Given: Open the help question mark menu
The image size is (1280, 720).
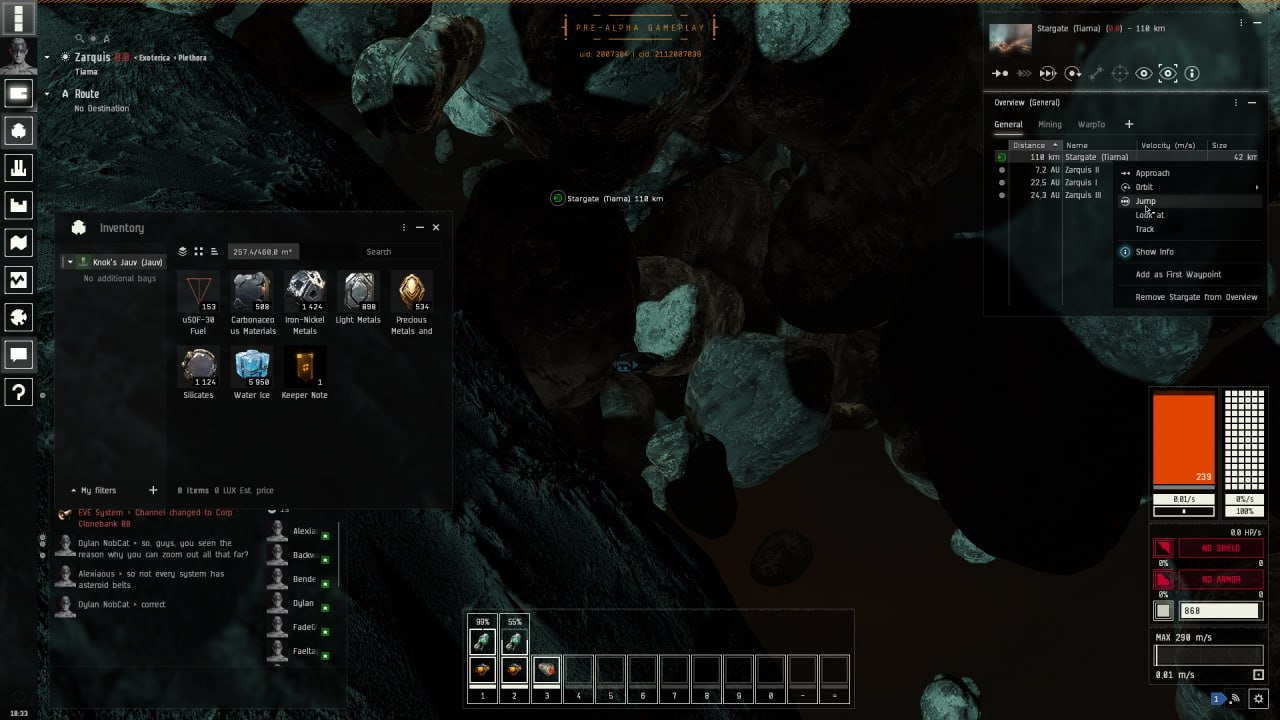Looking at the screenshot, I should pos(19,392).
